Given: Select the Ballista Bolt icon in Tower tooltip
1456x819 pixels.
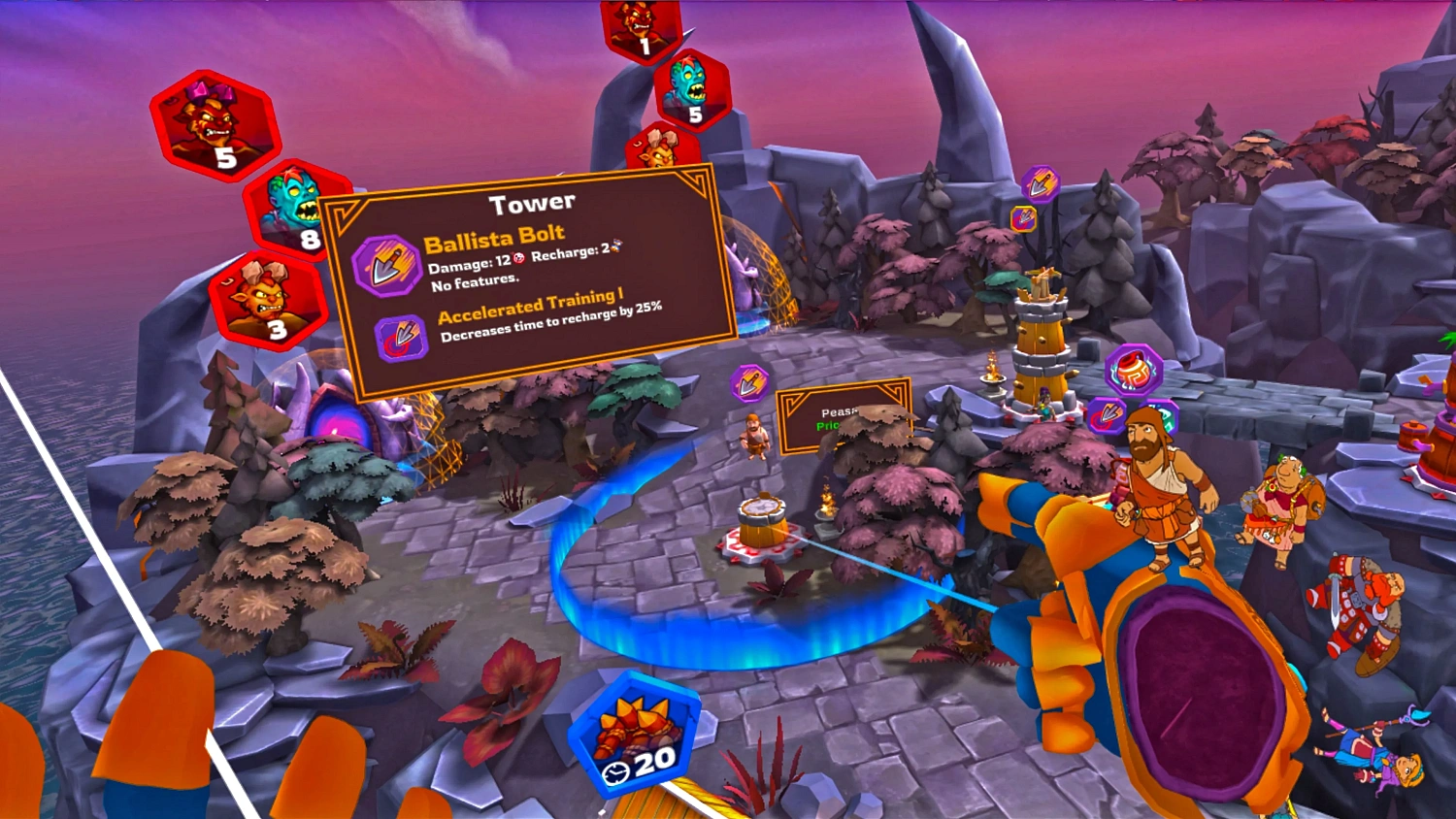Looking at the screenshot, I should pos(384,265).
